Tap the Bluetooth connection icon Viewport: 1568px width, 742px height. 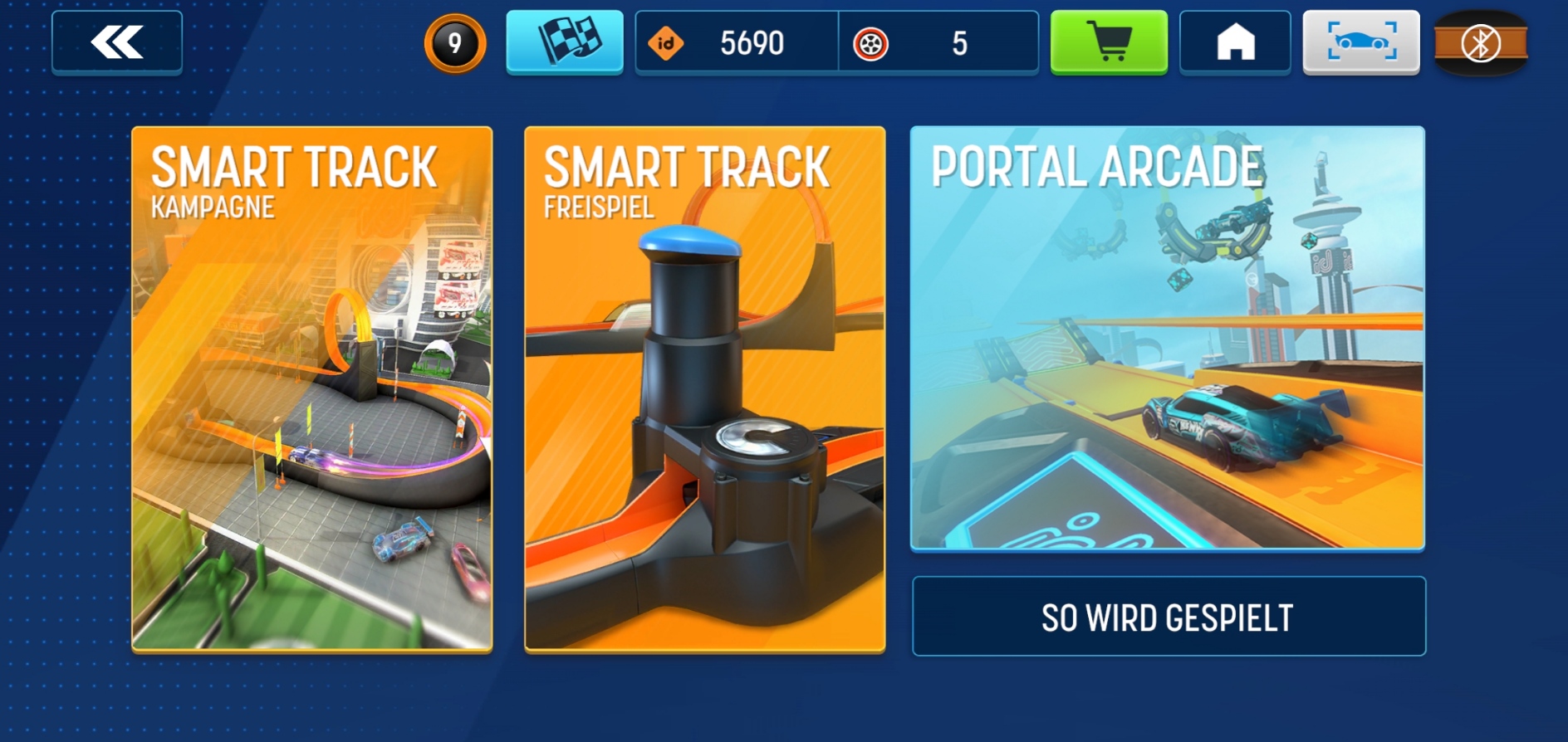1481,43
